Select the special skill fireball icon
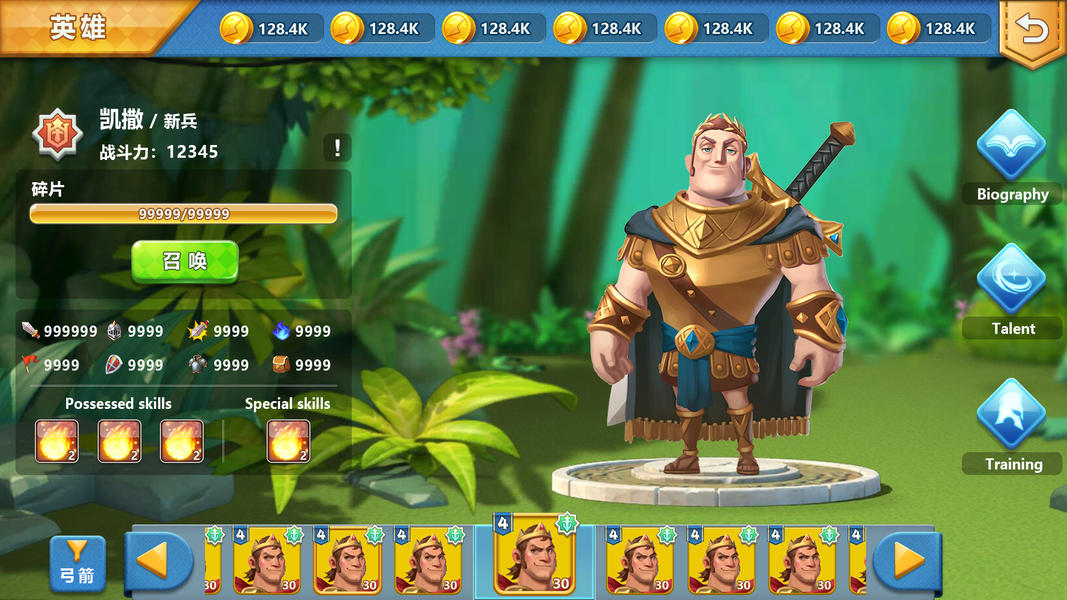The image size is (1067, 600). pyautogui.click(x=288, y=441)
